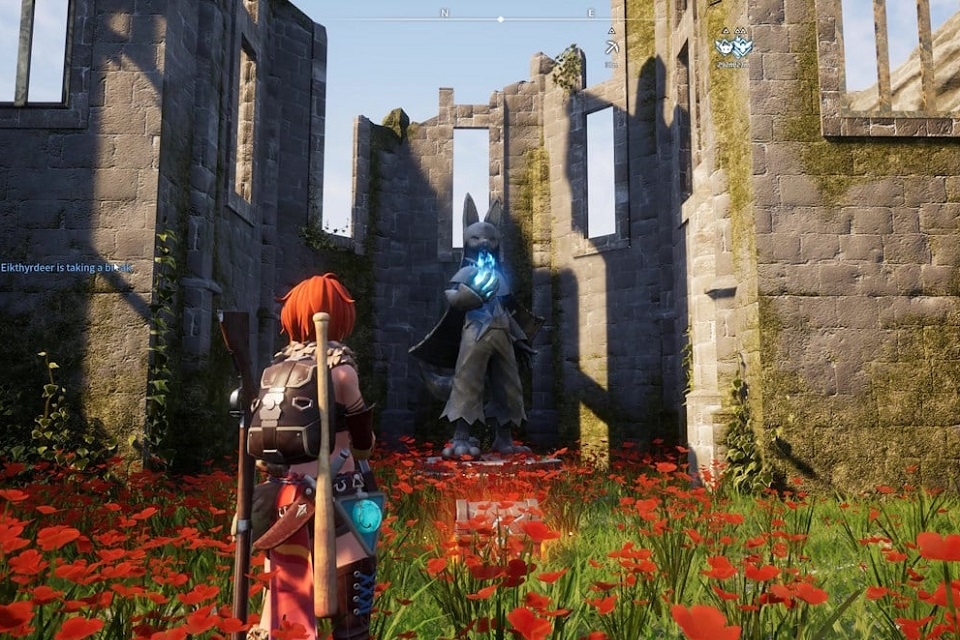
Task: Select the compass heading bar
Action: click(x=500, y=19)
